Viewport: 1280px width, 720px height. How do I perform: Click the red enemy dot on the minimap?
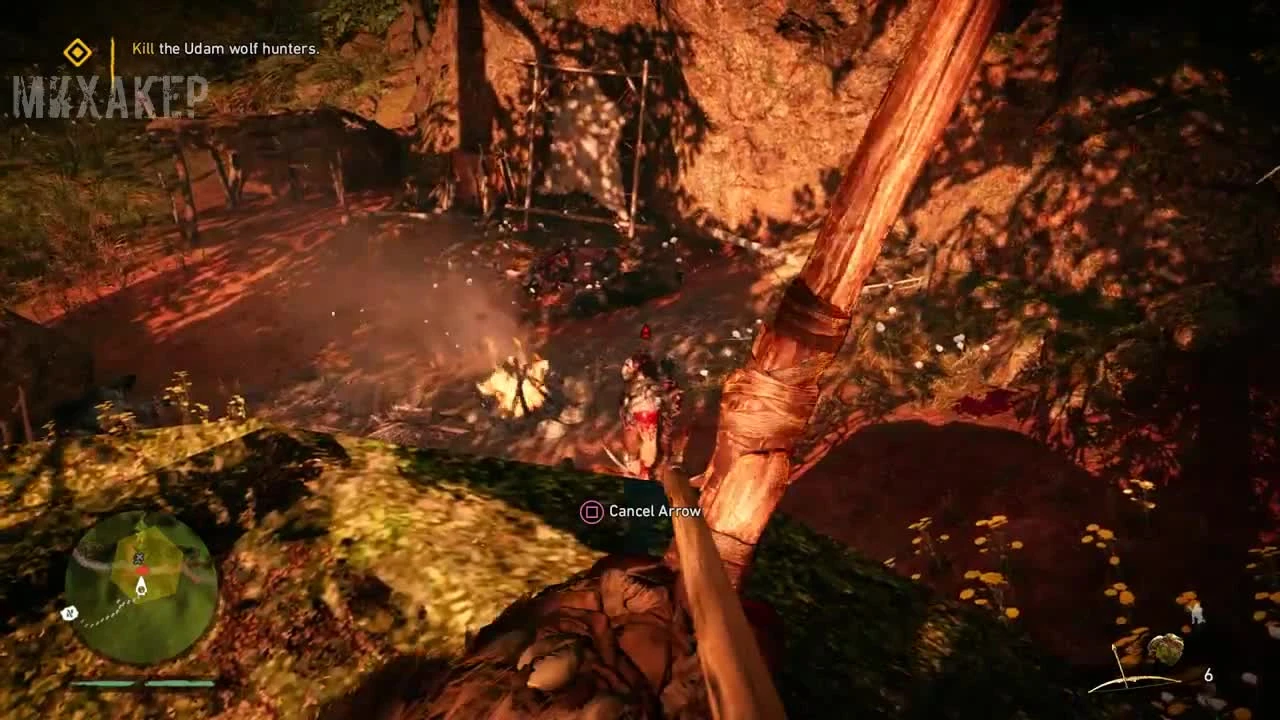(142, 570)
